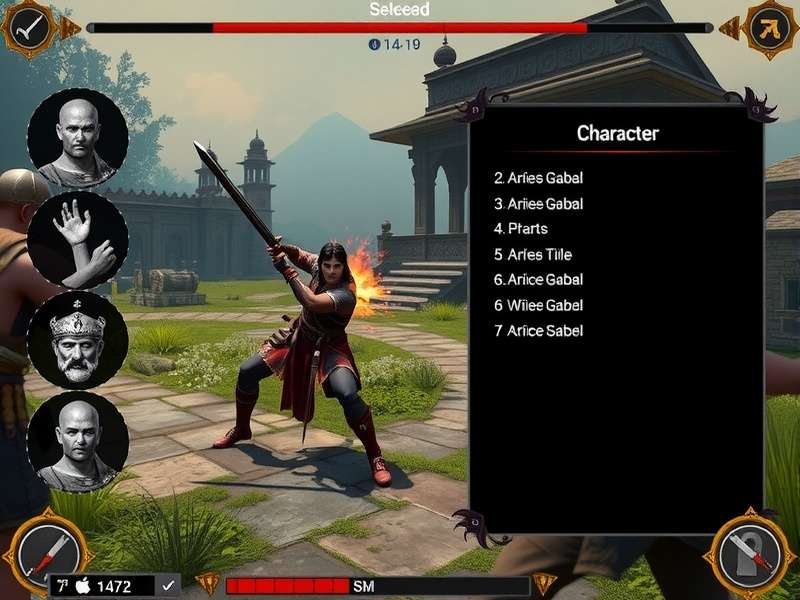Viewport: 800px width, 600px height.
Task: Click the orange arrow button top-right
Action: click(x=770, y=28)
